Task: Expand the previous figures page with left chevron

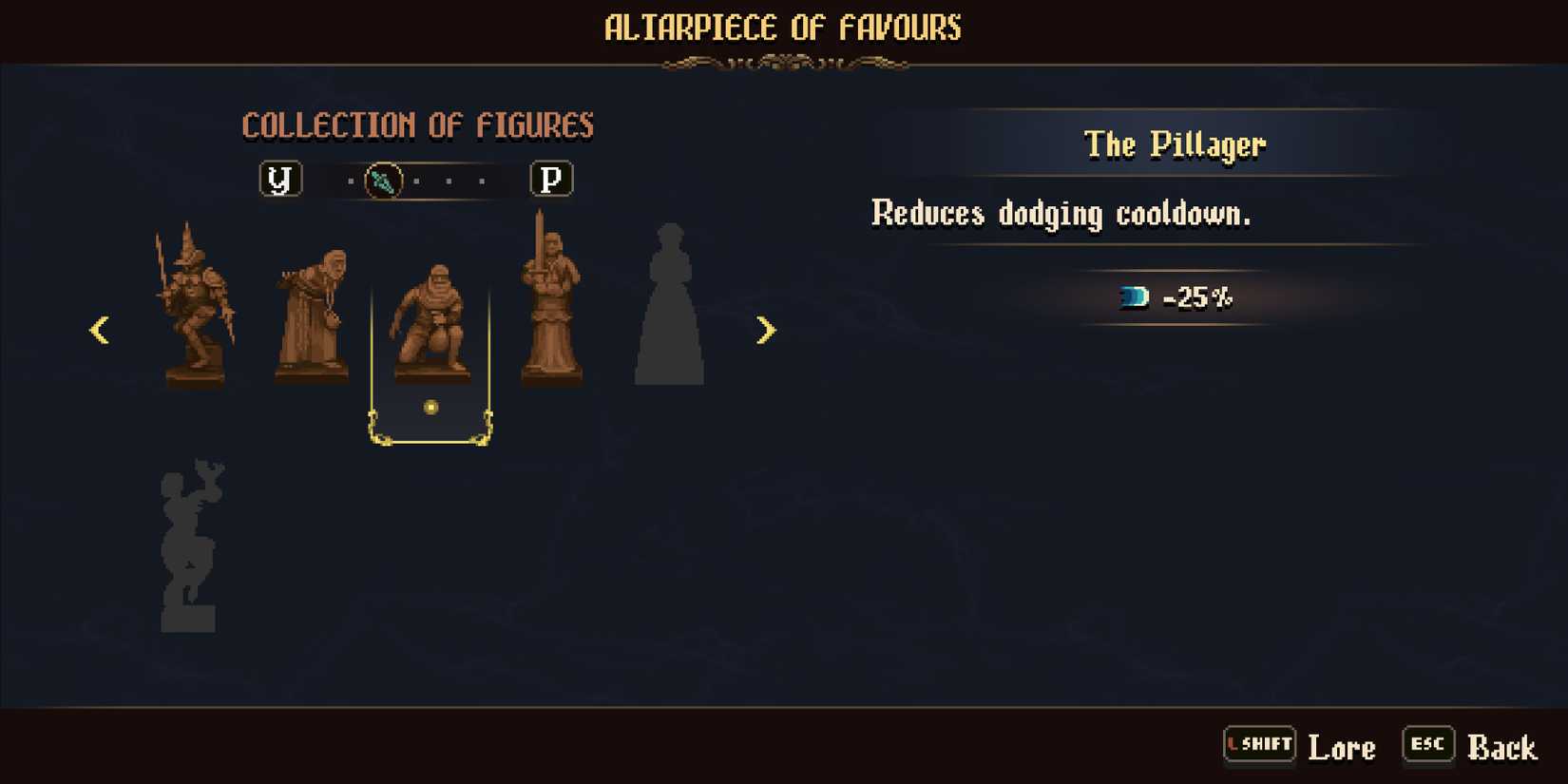Action: (x=99, y=330)
